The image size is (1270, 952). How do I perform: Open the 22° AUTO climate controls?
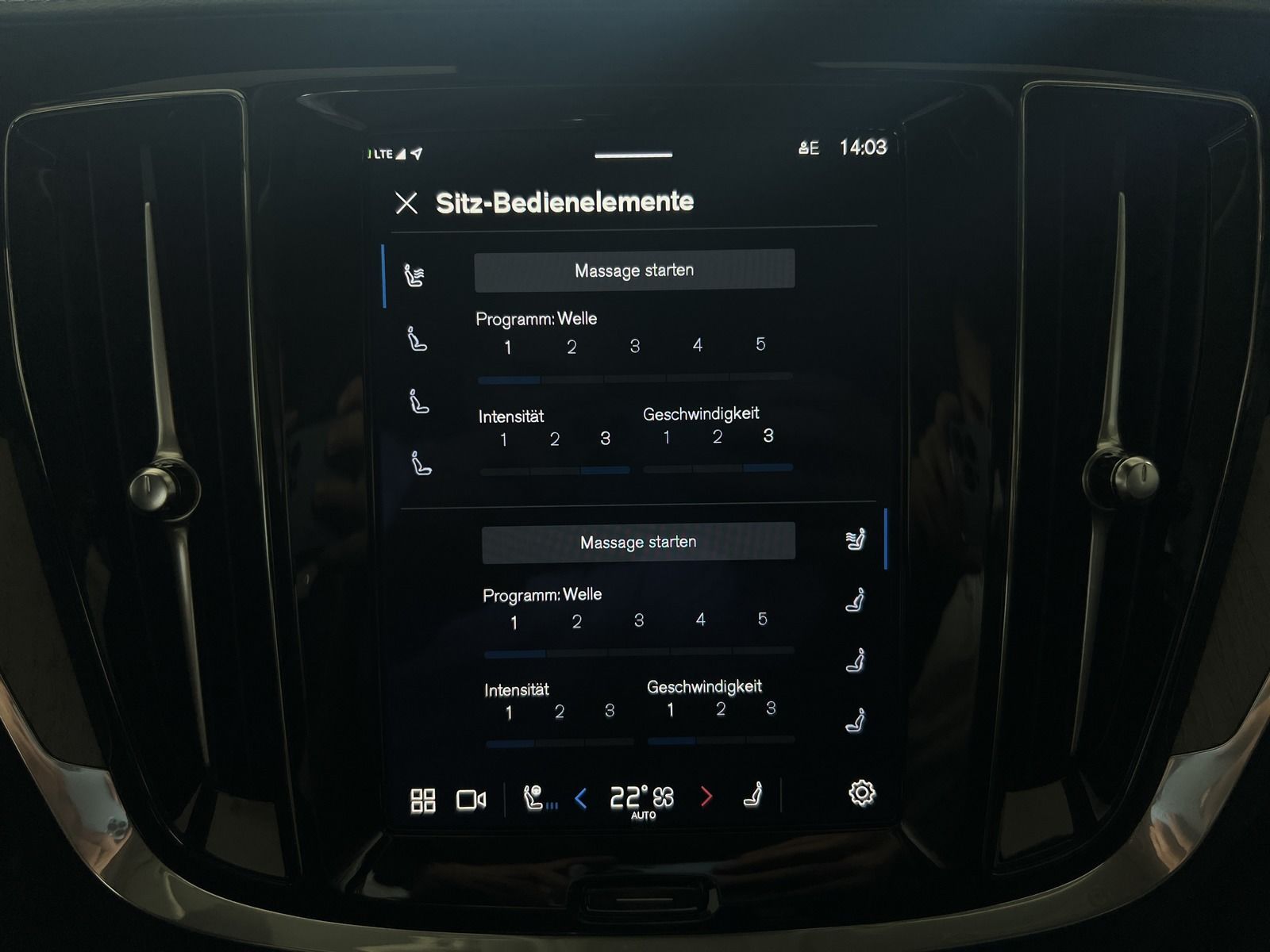tap(642, 798)
